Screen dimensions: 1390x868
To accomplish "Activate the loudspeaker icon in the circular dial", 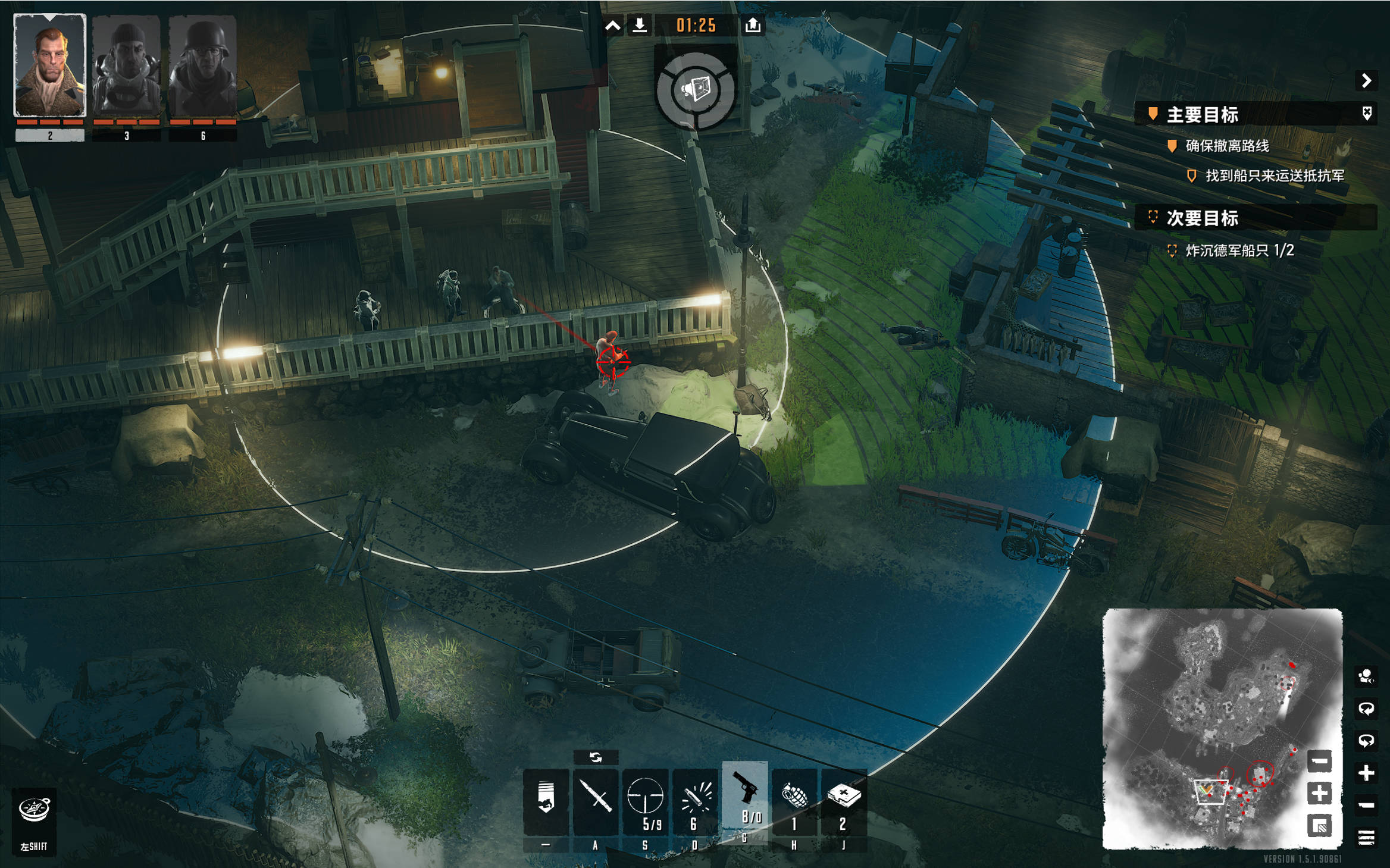I will [695, 90].
